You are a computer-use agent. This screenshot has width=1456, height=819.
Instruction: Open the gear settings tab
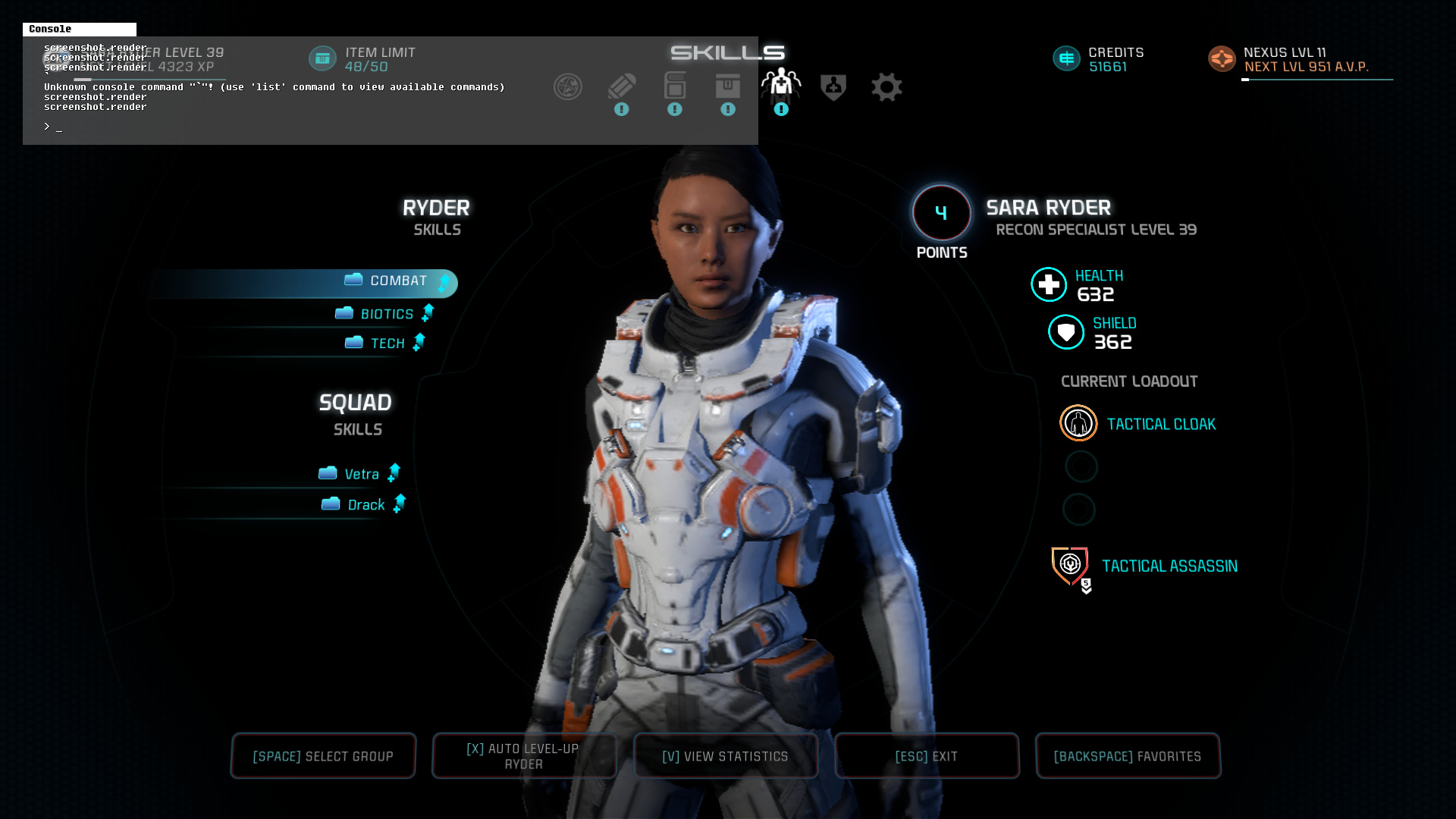[x=886, y=87]
